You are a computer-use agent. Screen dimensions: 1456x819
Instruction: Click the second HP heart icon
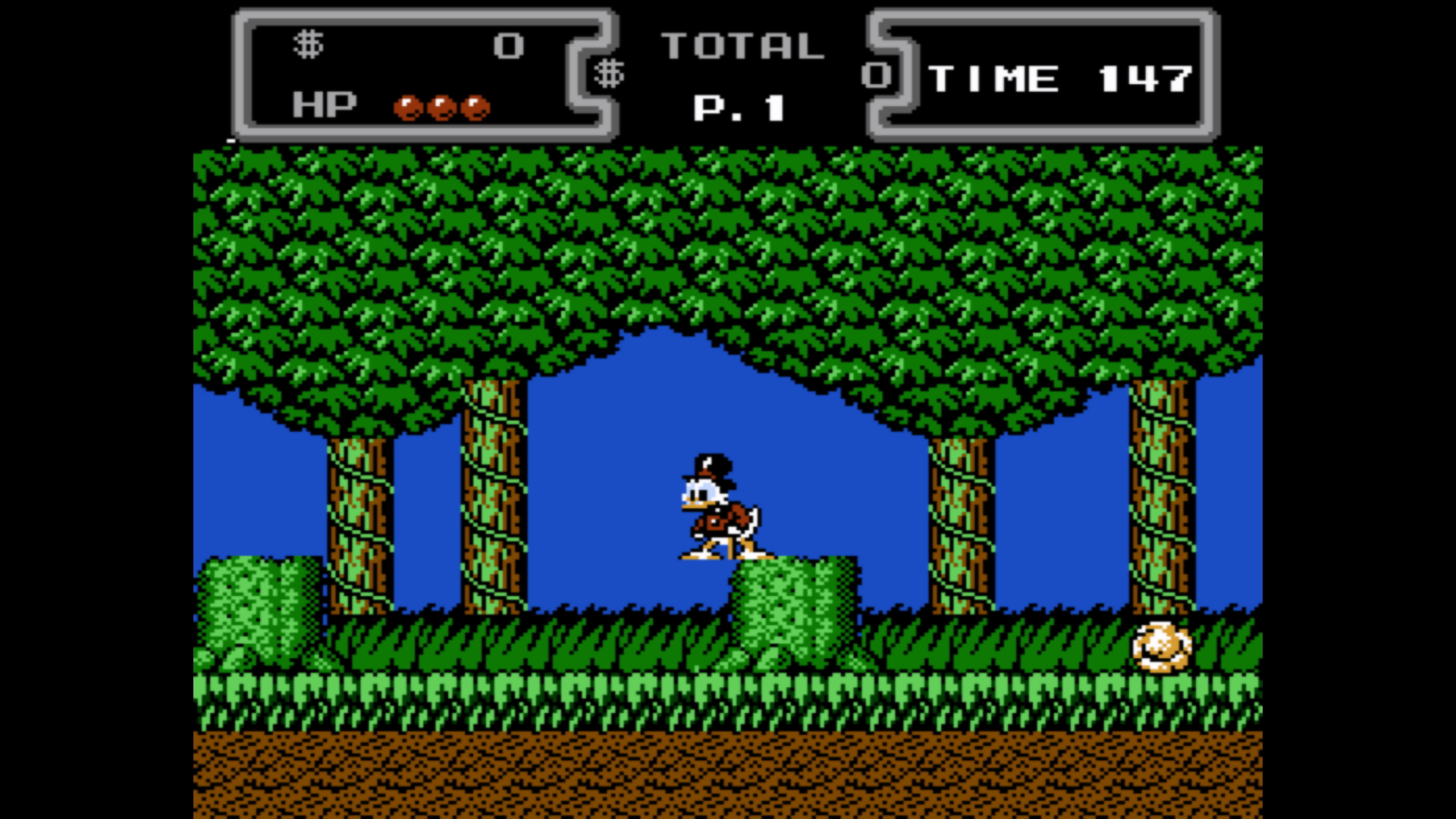pos(441,106)
